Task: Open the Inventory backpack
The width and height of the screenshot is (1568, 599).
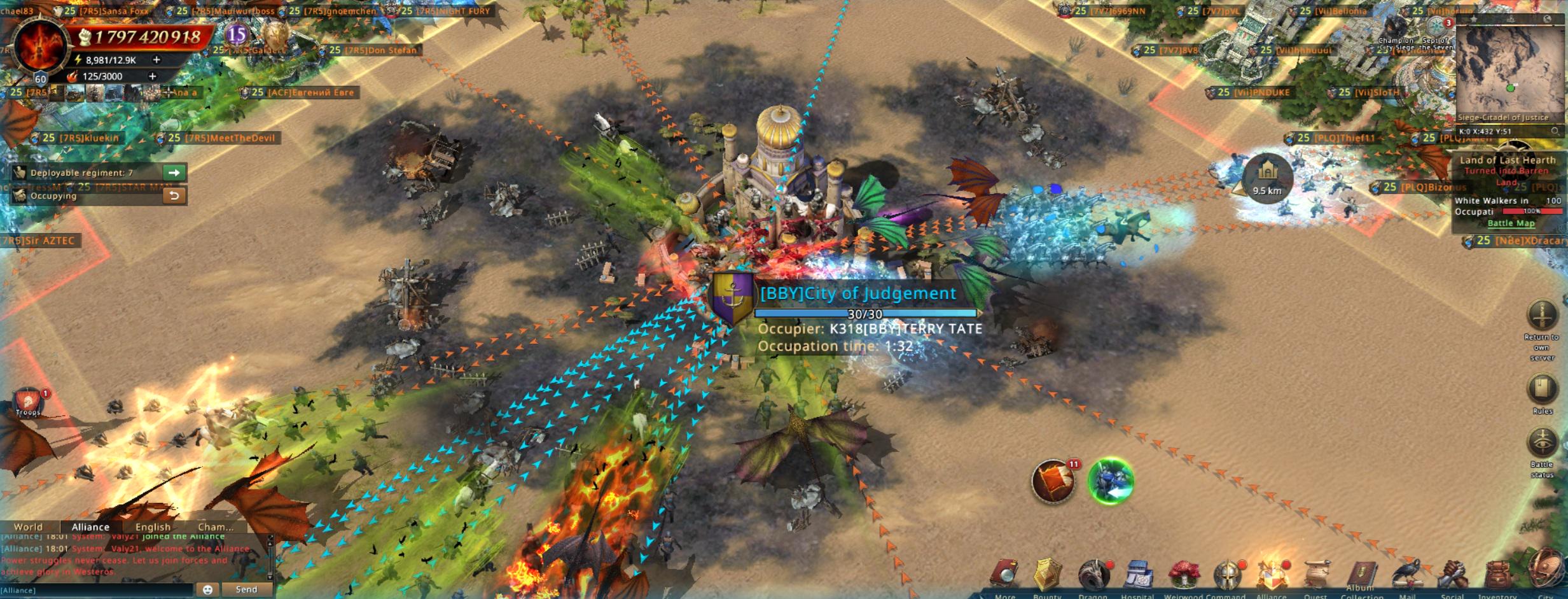Action: pyautogui.click(x=1497, y=575)
